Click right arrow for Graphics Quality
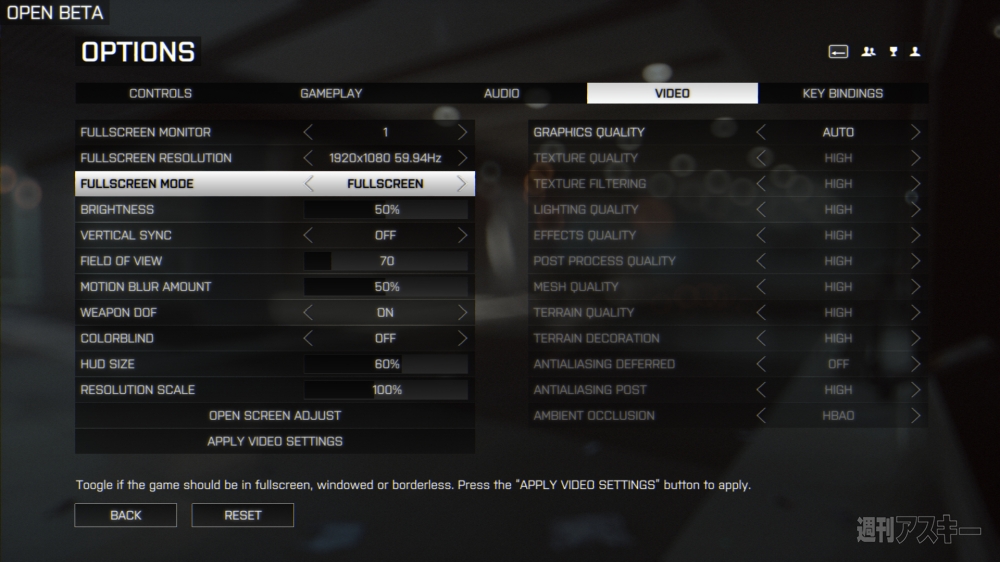Viewport: 1000px width, 562px height. coord(915,132)
